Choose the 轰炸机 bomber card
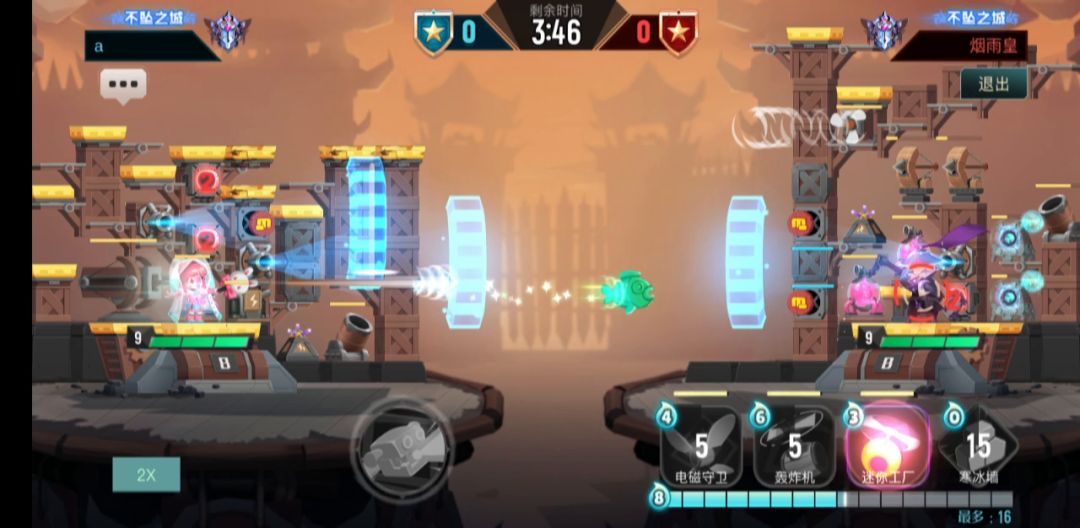Viewport: 1080px width, 528px height. coord(793,444)
